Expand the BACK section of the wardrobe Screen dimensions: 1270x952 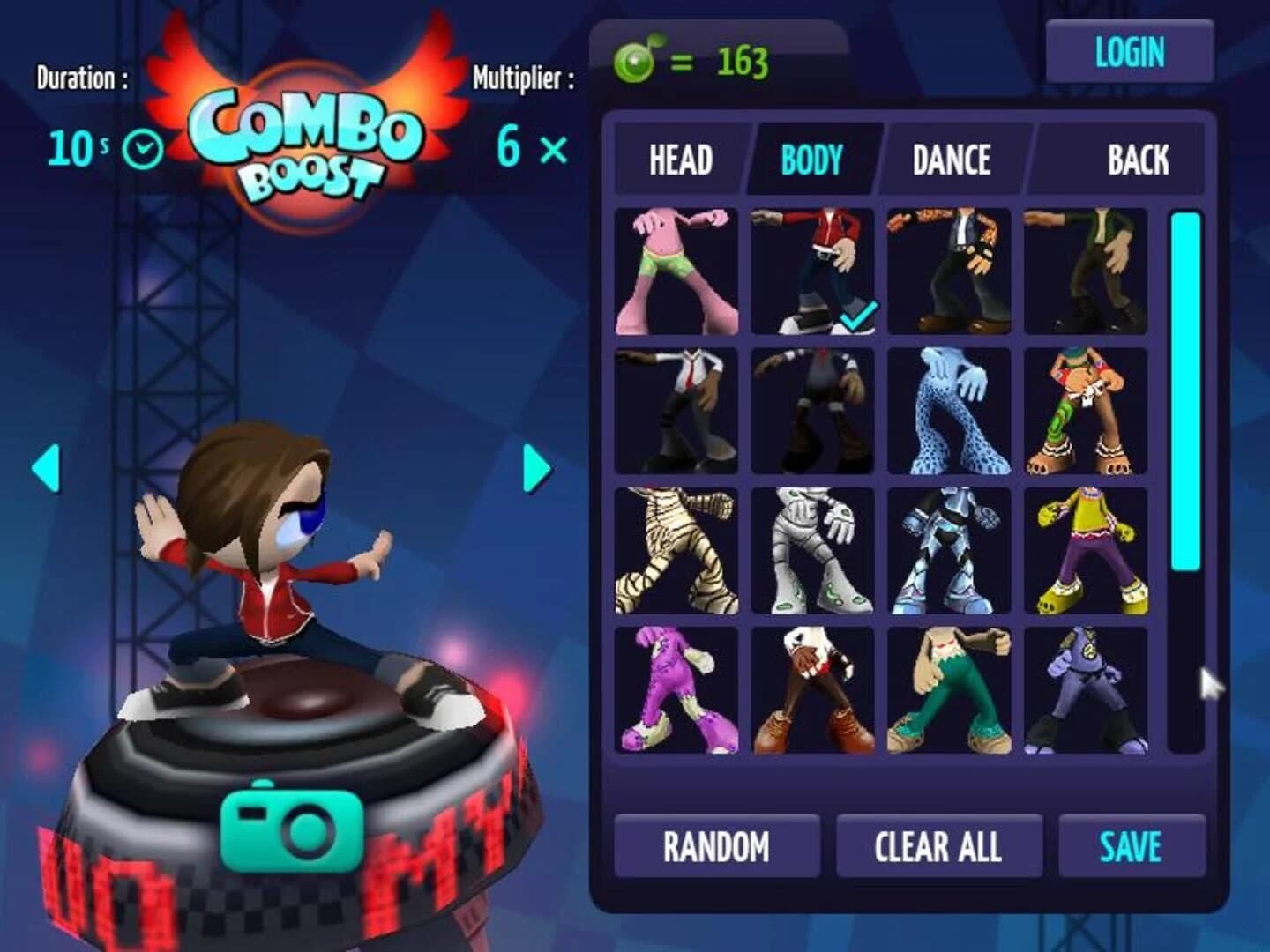coord(1139,160)
